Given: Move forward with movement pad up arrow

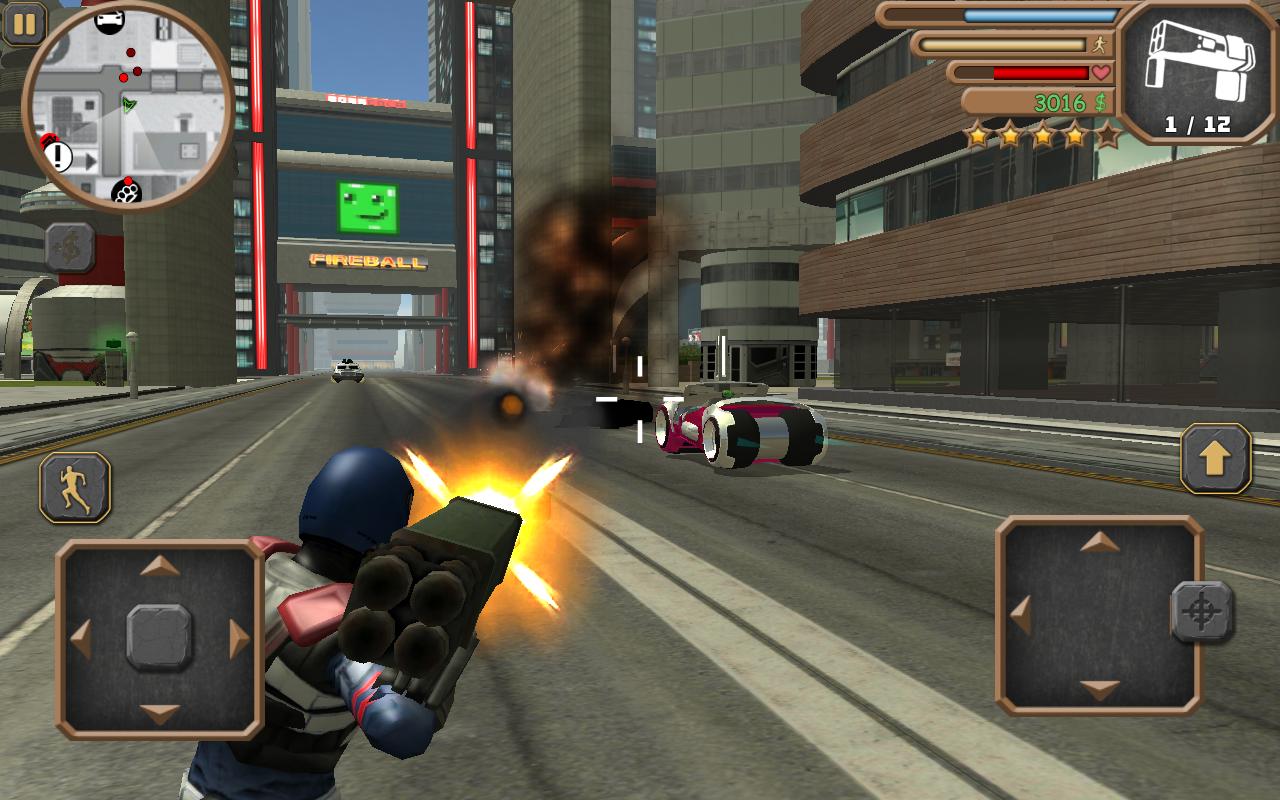Looking at the screenshot, I should click(160, 567).
